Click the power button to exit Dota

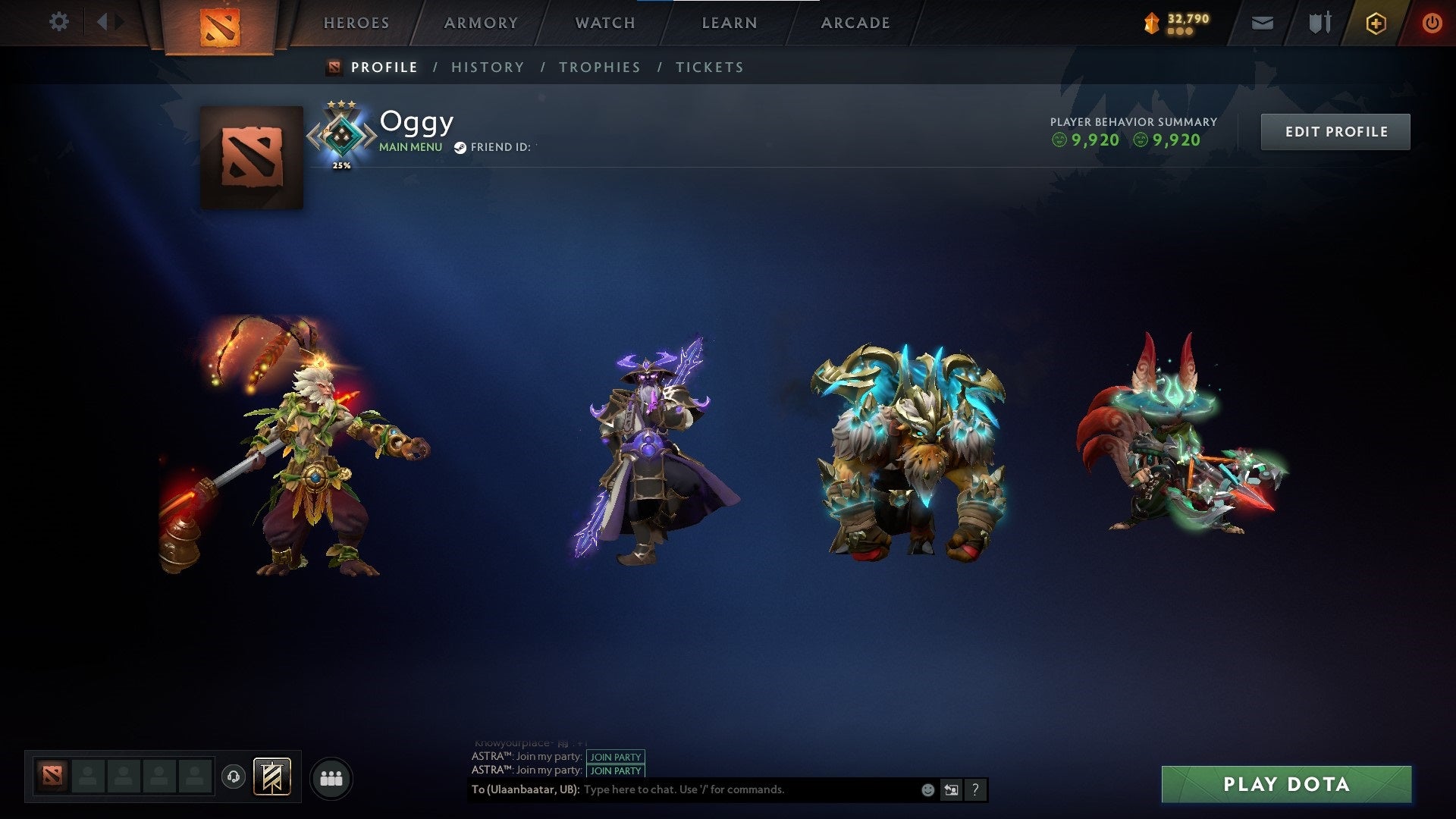(x=1432, y=22)
